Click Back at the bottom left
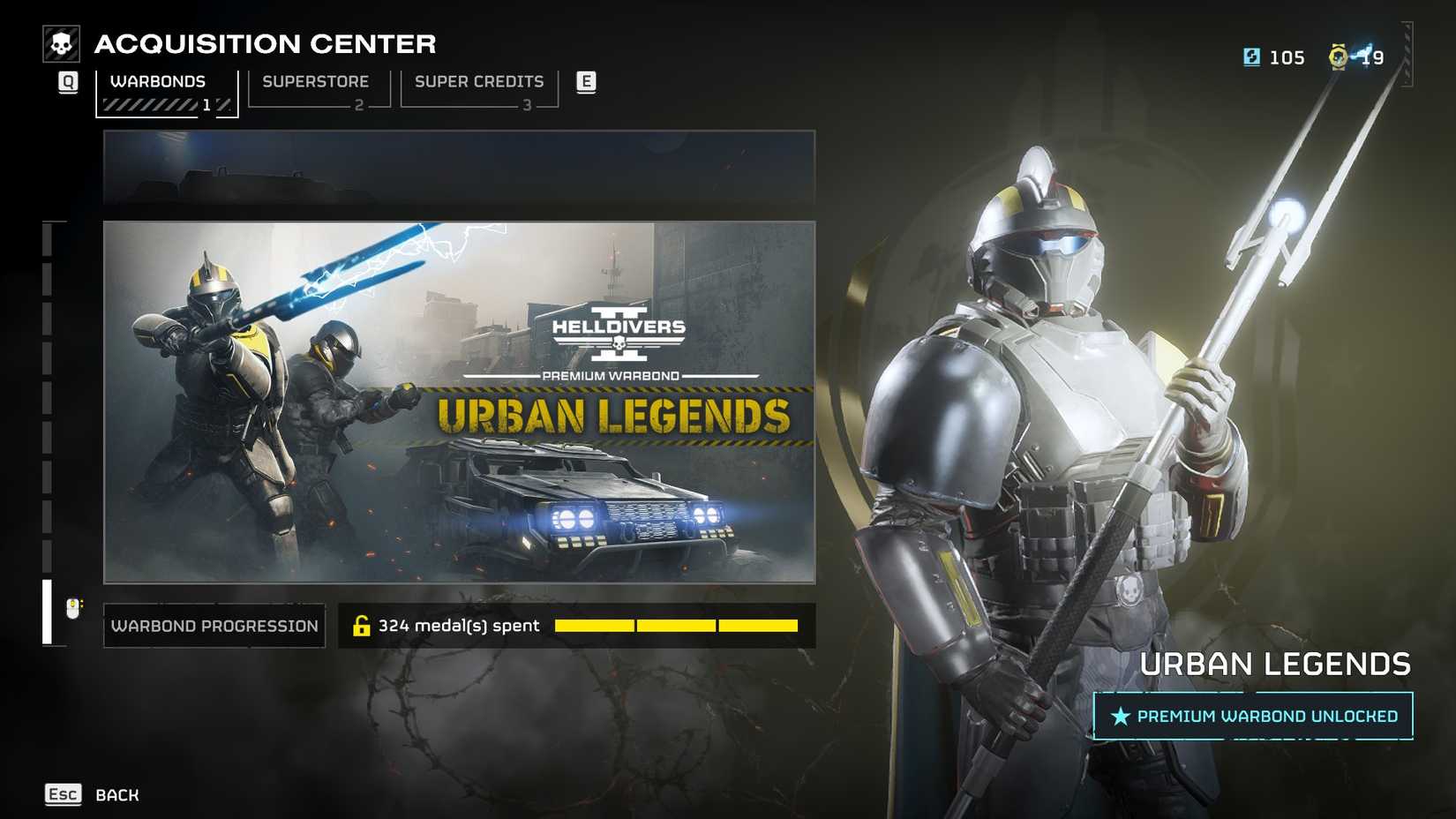 (116, 794)
